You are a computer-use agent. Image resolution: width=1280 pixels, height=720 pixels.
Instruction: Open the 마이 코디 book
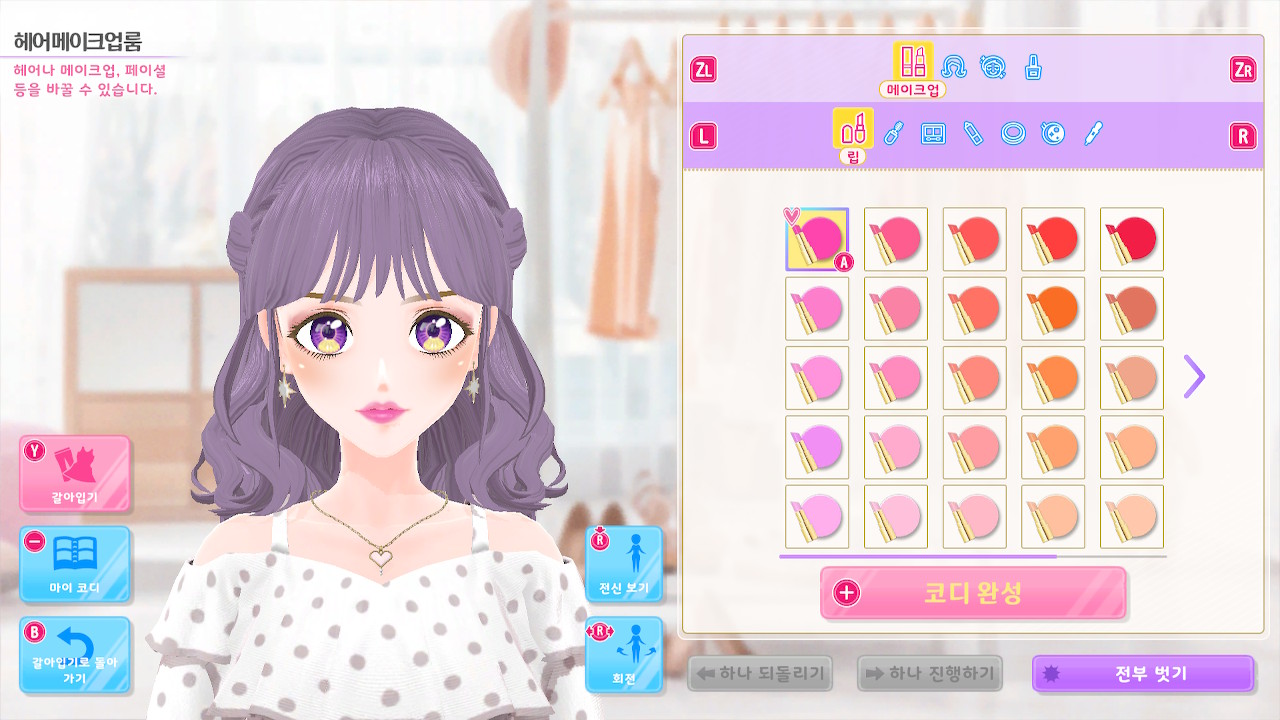tap(75, 564)
